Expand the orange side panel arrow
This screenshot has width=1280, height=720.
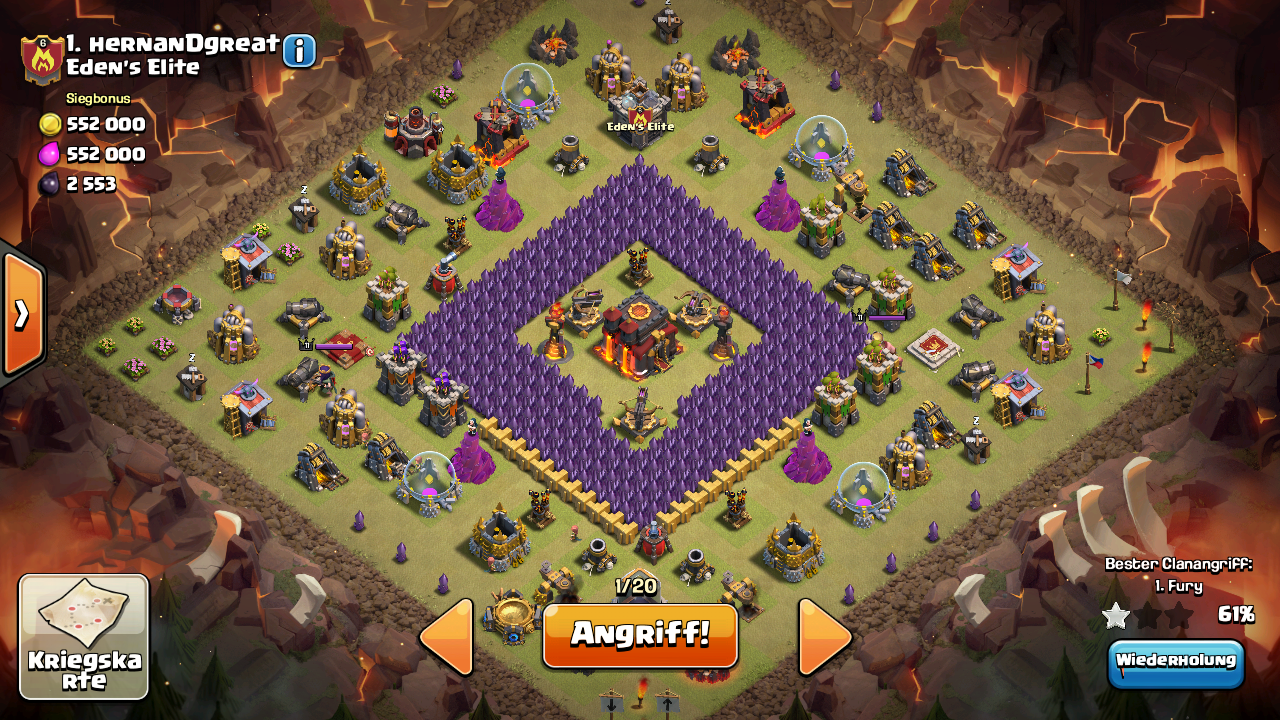(22, 314)
